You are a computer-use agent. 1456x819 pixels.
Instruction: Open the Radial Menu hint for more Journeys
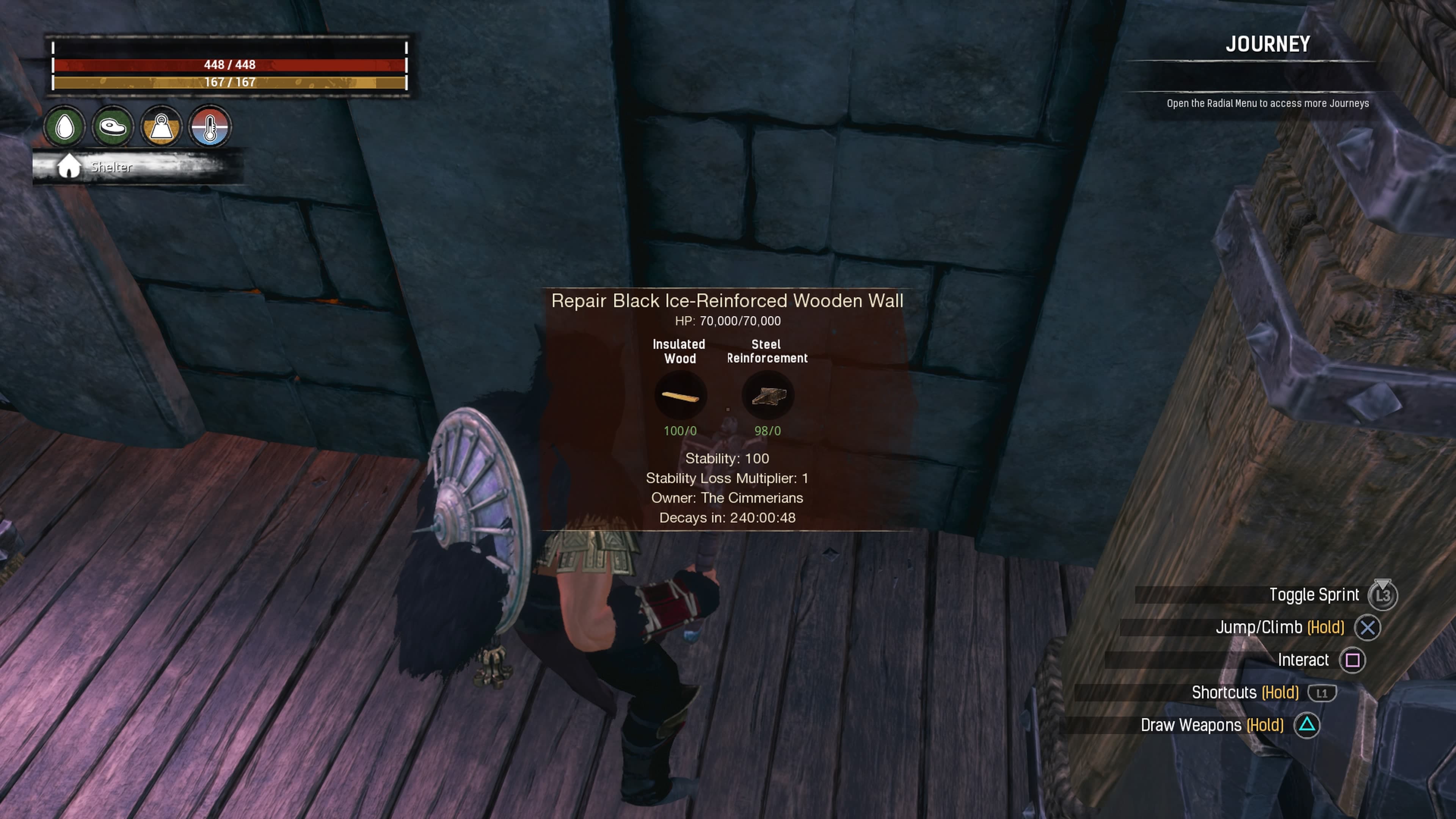click(1267, 104)
